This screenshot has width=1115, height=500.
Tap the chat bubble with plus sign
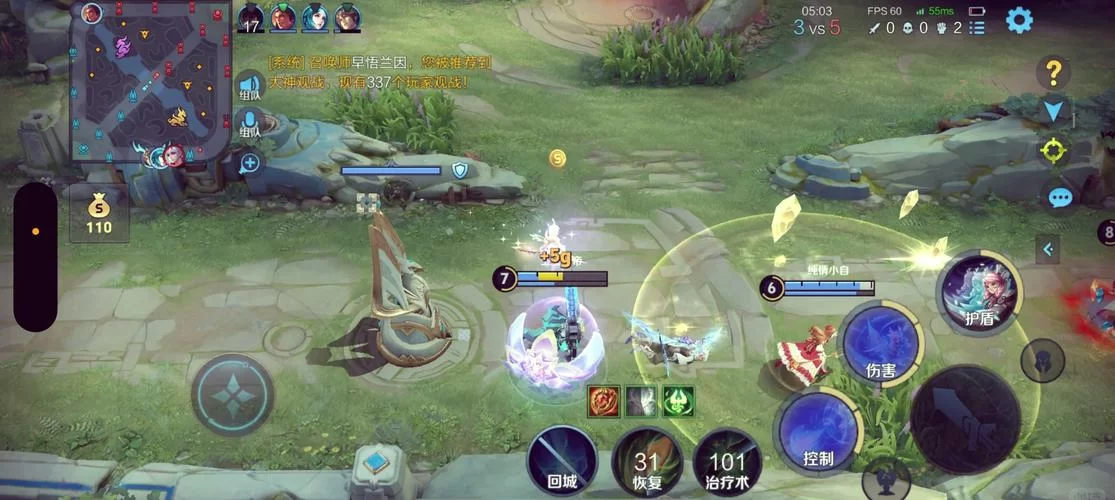click(x=249, y=162)
